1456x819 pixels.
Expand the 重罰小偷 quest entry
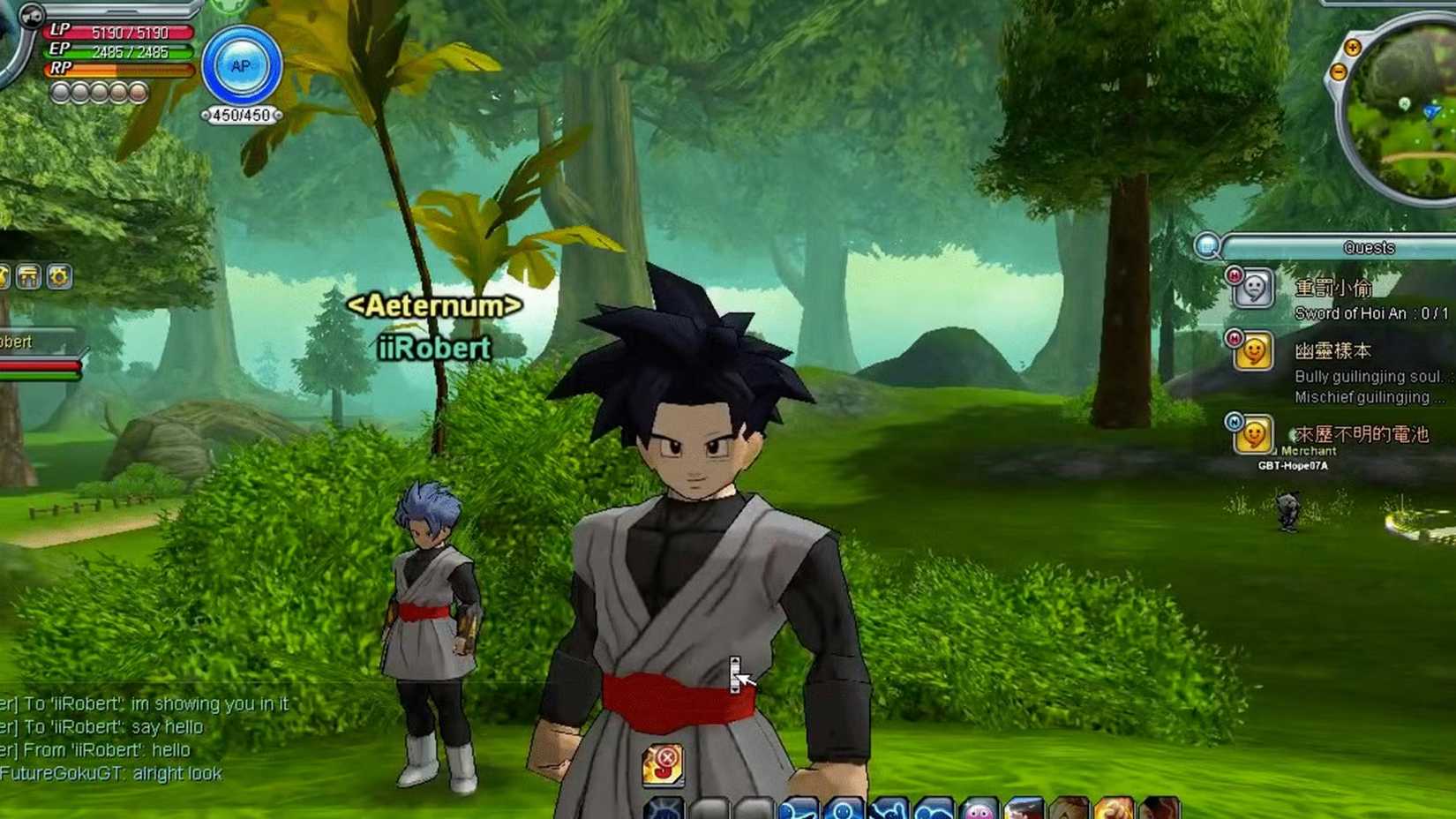1335,287
